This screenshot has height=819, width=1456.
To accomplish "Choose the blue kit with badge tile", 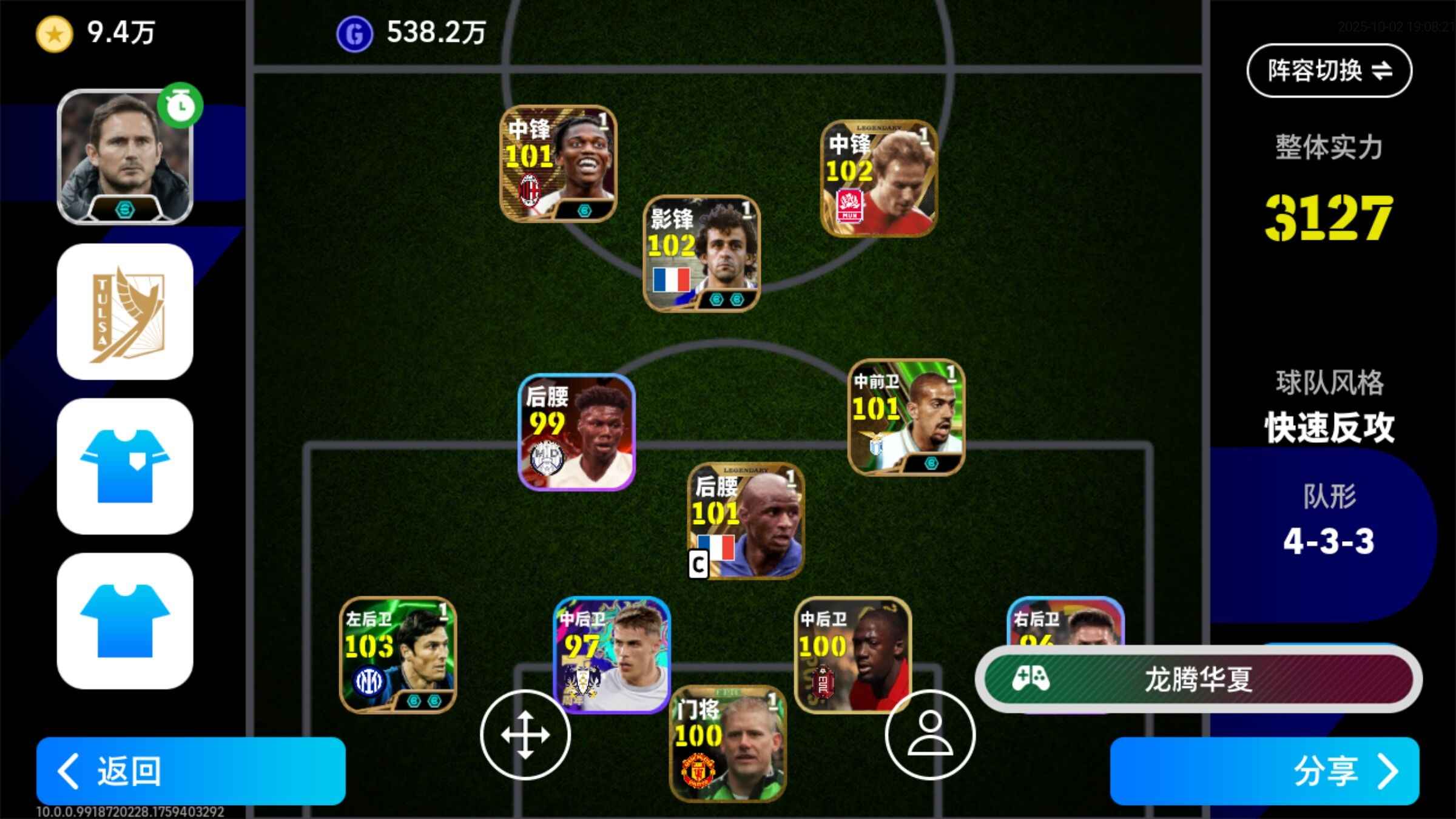I will (x=125, y=466).
